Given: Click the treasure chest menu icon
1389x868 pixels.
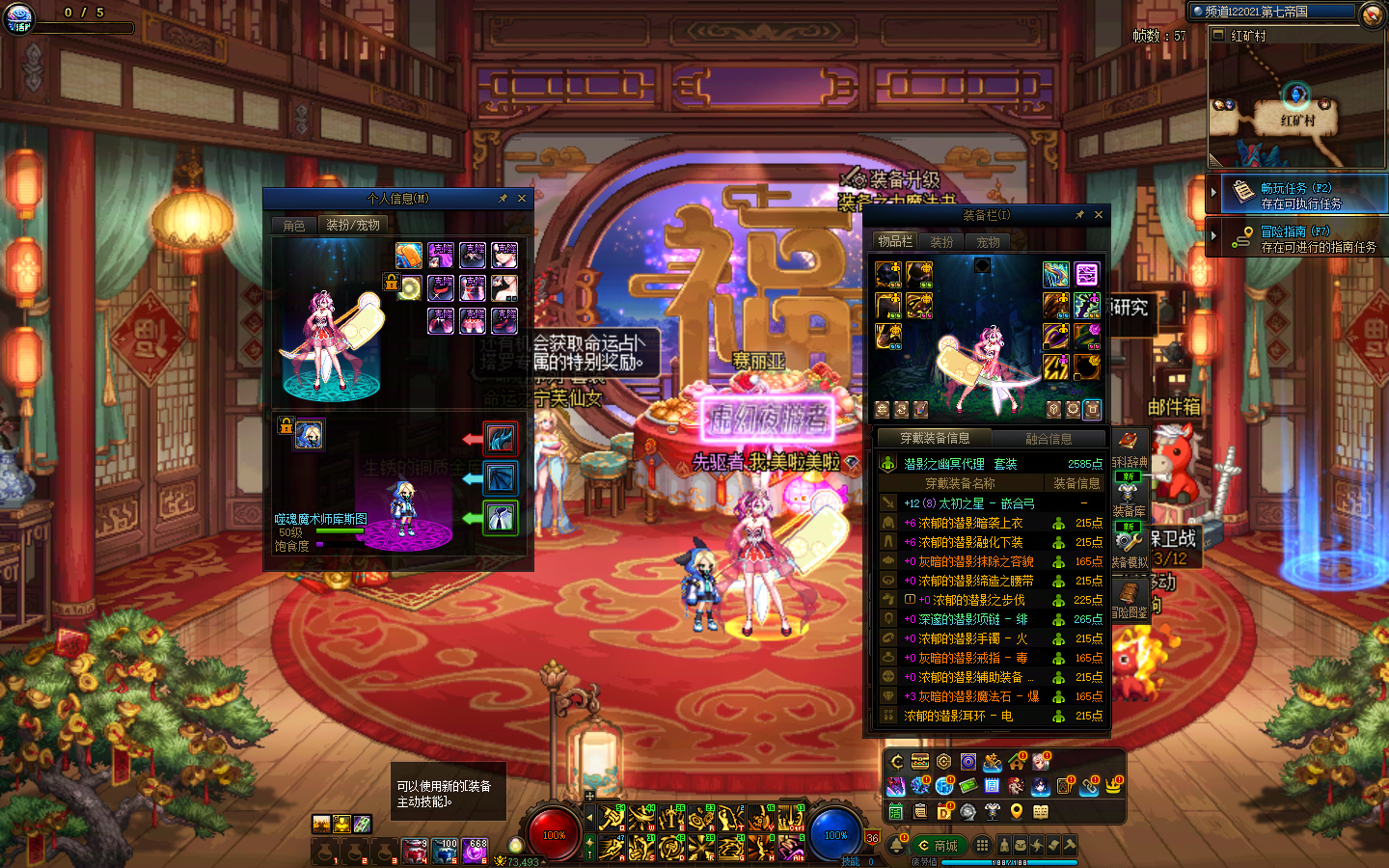Looking at the screenshot, I should 920,762.
